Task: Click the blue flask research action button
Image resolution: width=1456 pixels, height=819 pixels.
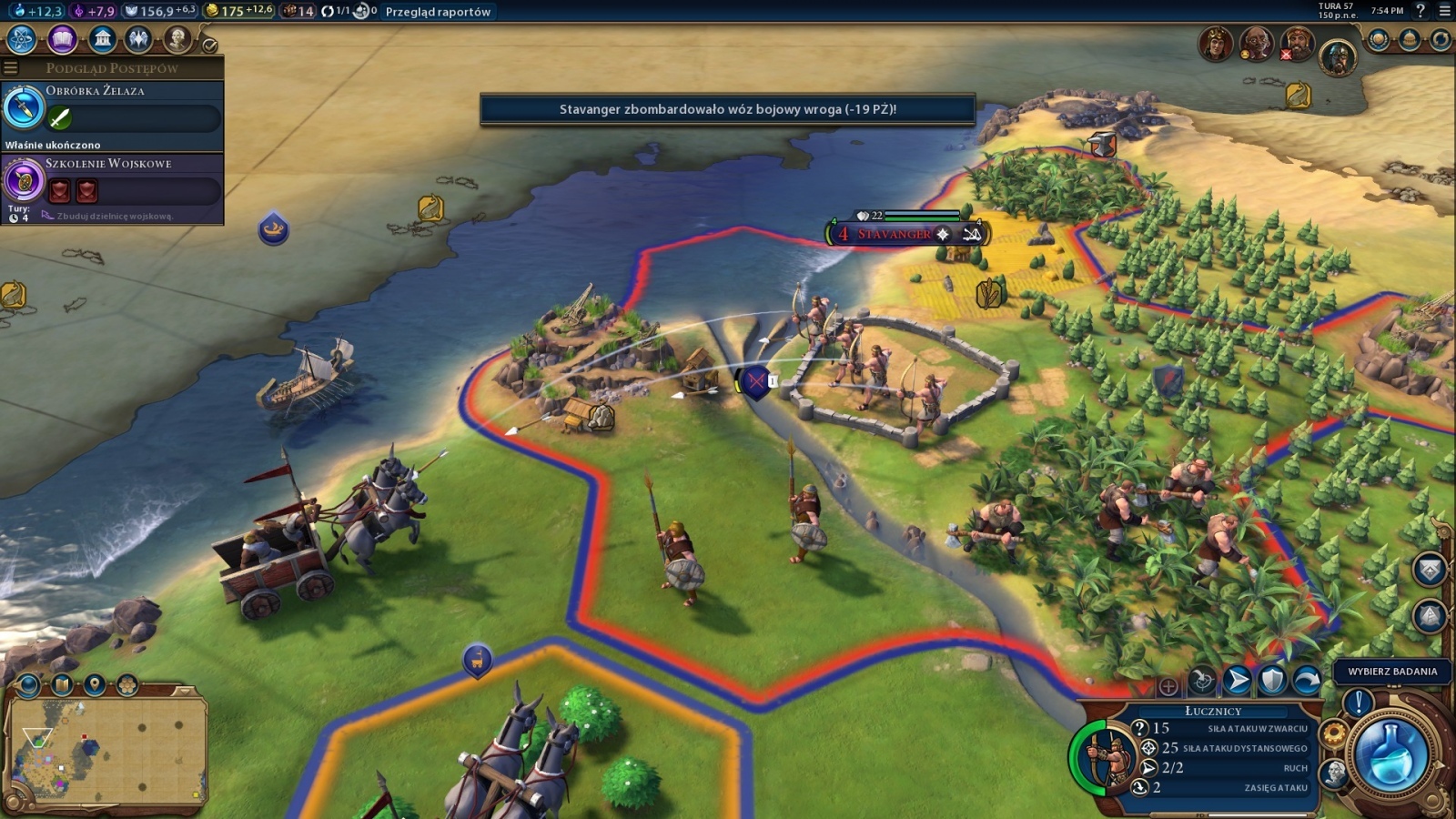Action: [1390, 752]
